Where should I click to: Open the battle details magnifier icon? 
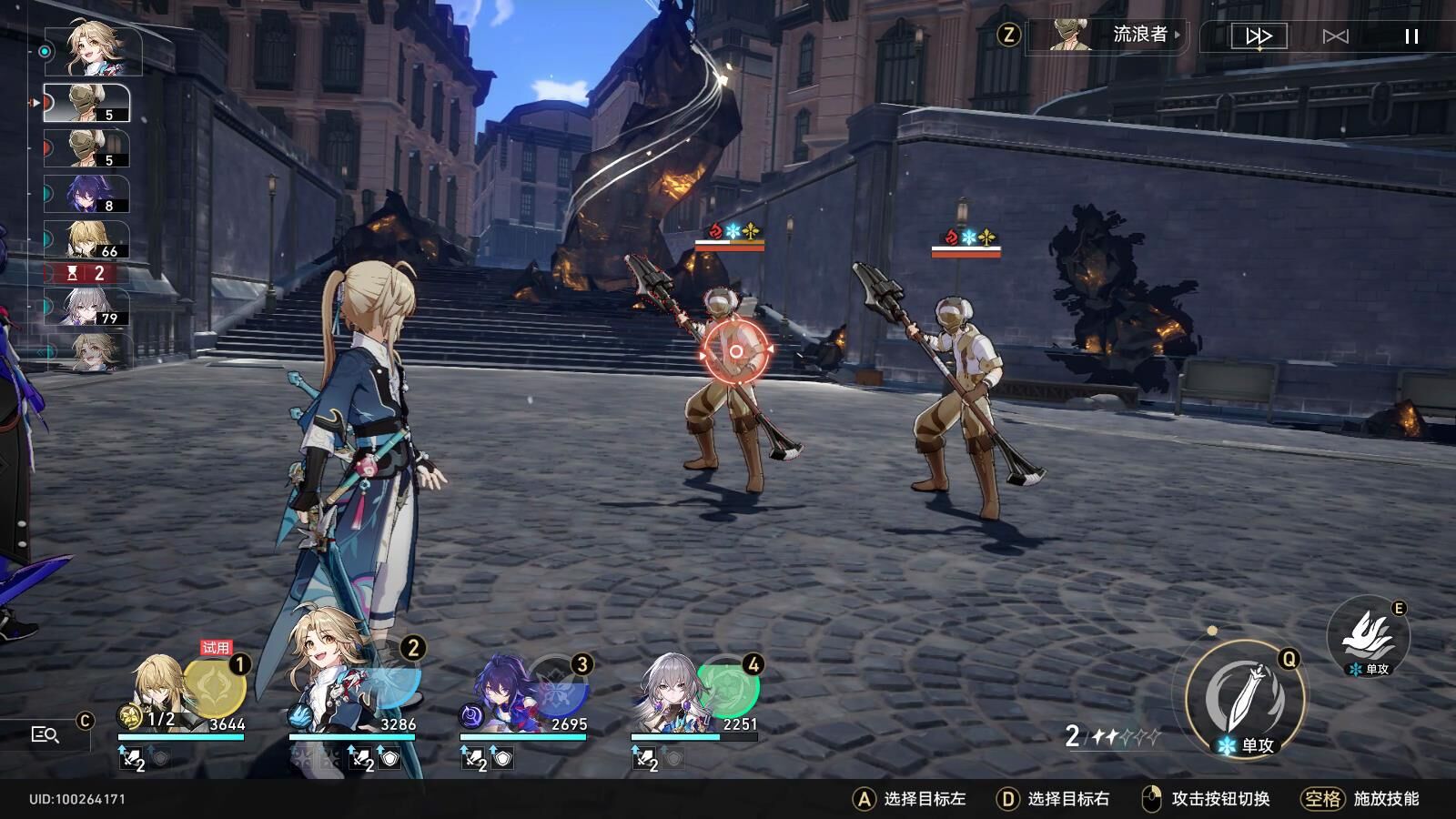pos(45,734)
